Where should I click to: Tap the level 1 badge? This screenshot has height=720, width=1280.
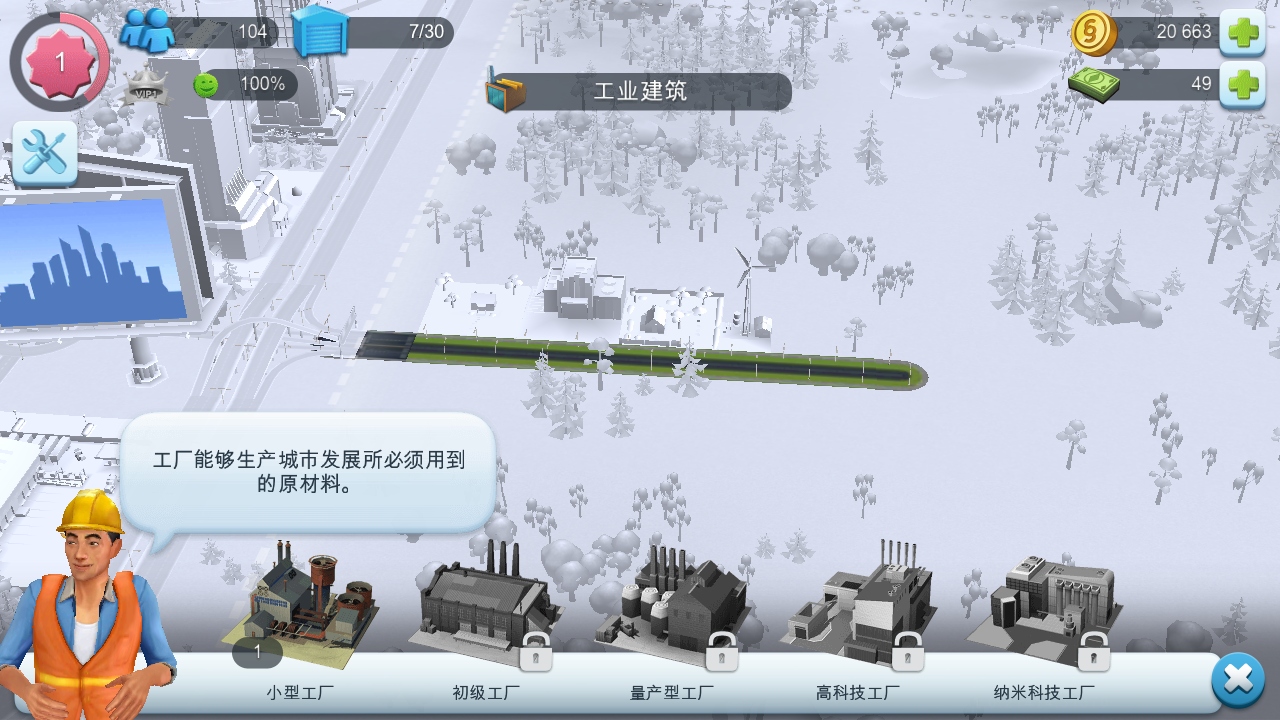pos(58,60)
